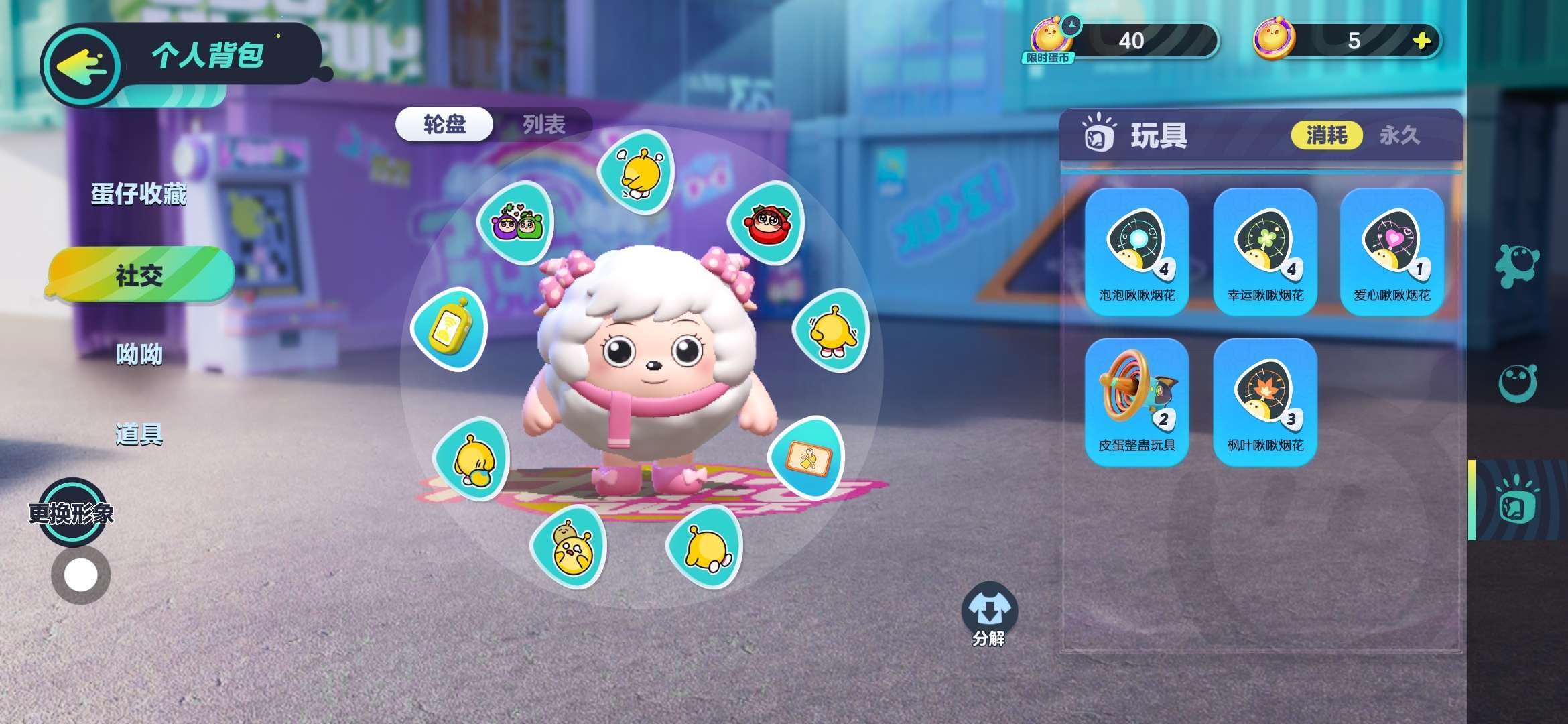This screenshot has width=1568, height=724.
Task: Go back using the arrow button
Action: pyautogui.click(x=82, y=66)
